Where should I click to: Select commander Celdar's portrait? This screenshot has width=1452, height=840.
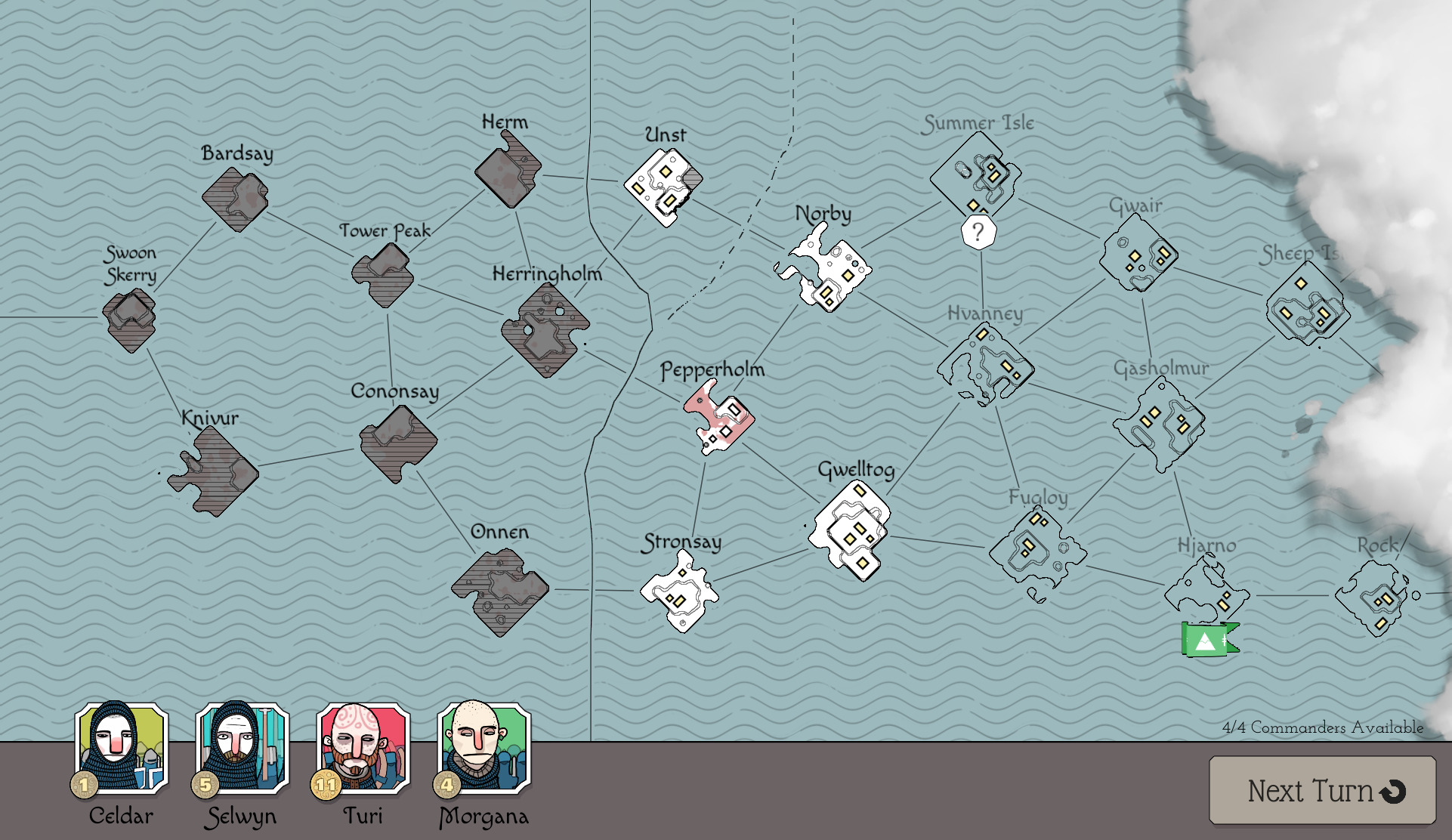pos(121,752)
